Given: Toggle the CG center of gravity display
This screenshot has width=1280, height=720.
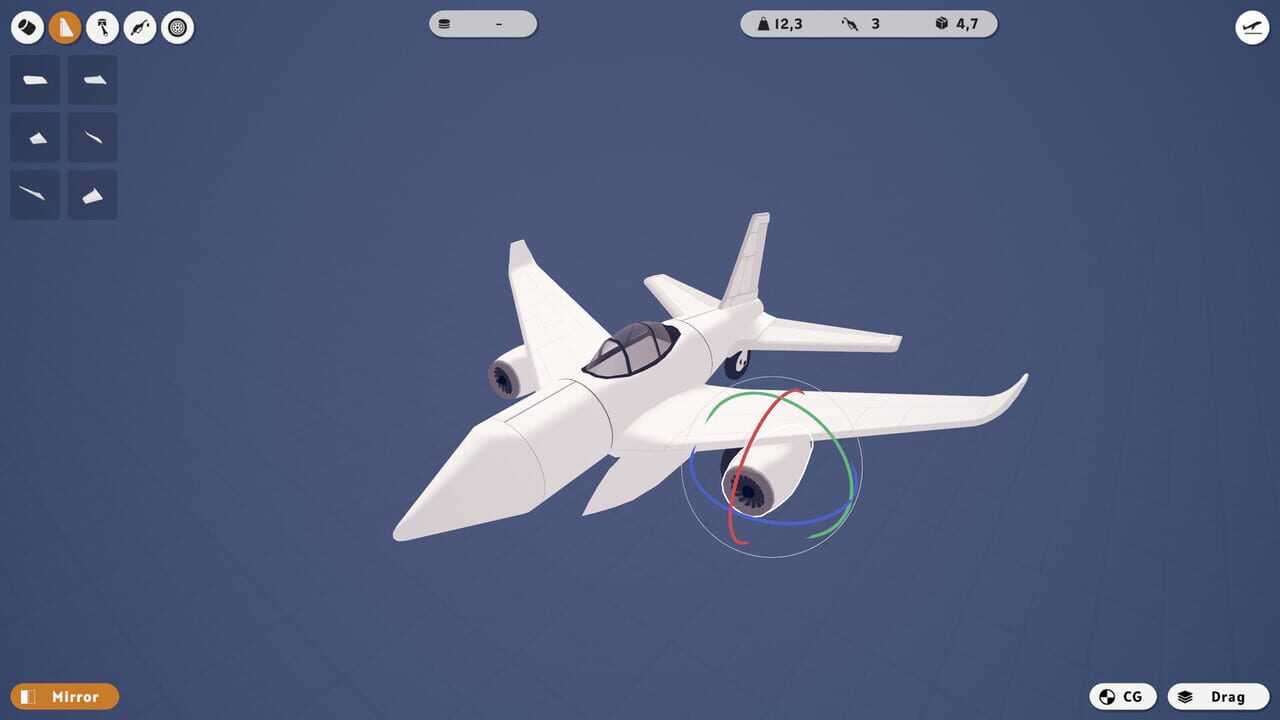Looking at the screenshot, I should 1124,696.
